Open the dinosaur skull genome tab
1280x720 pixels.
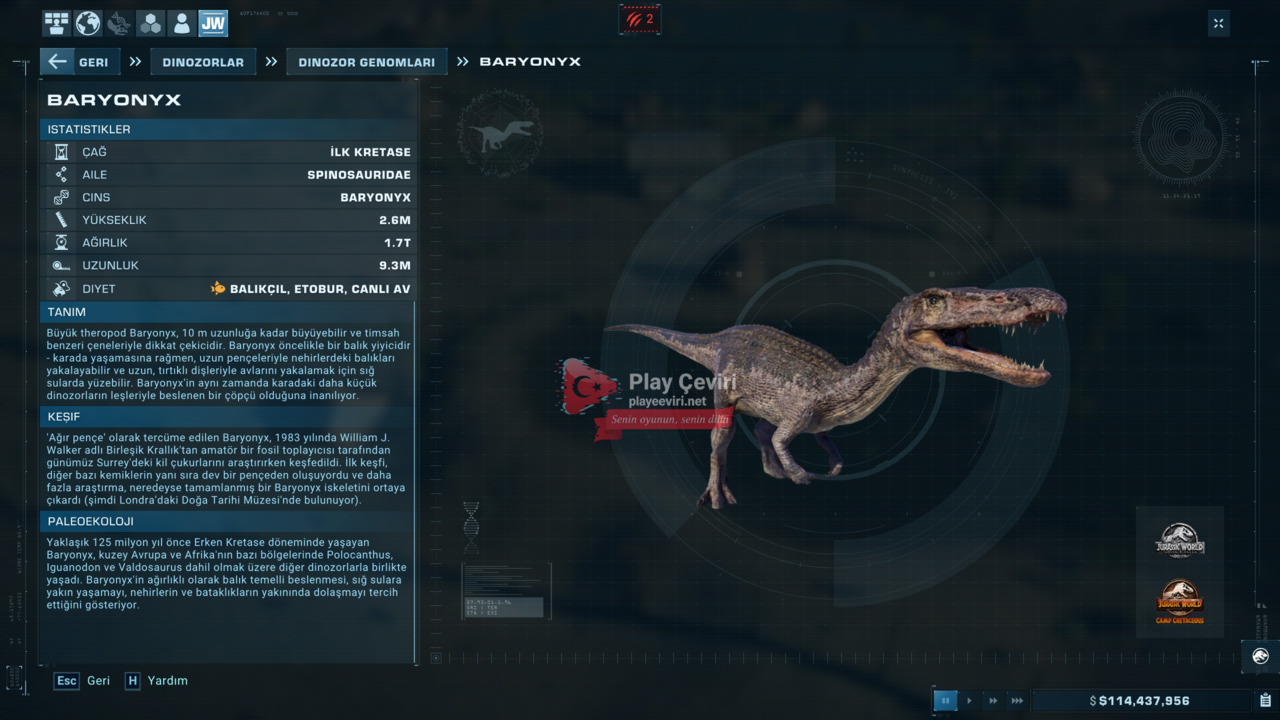pos(119,23)
